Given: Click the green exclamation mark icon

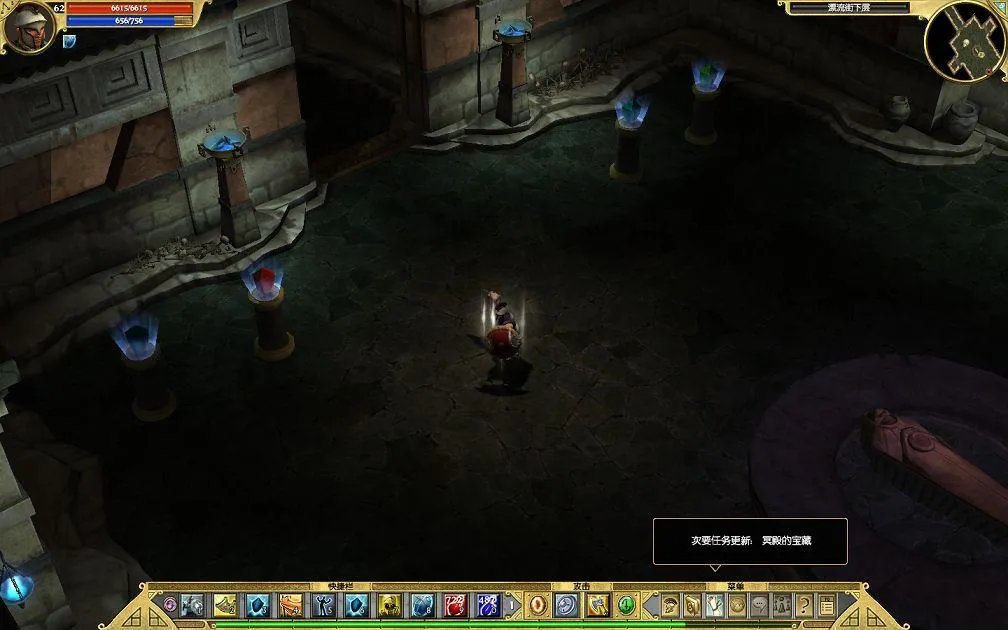Looking at the screenshot, I should tap(626, 605).
